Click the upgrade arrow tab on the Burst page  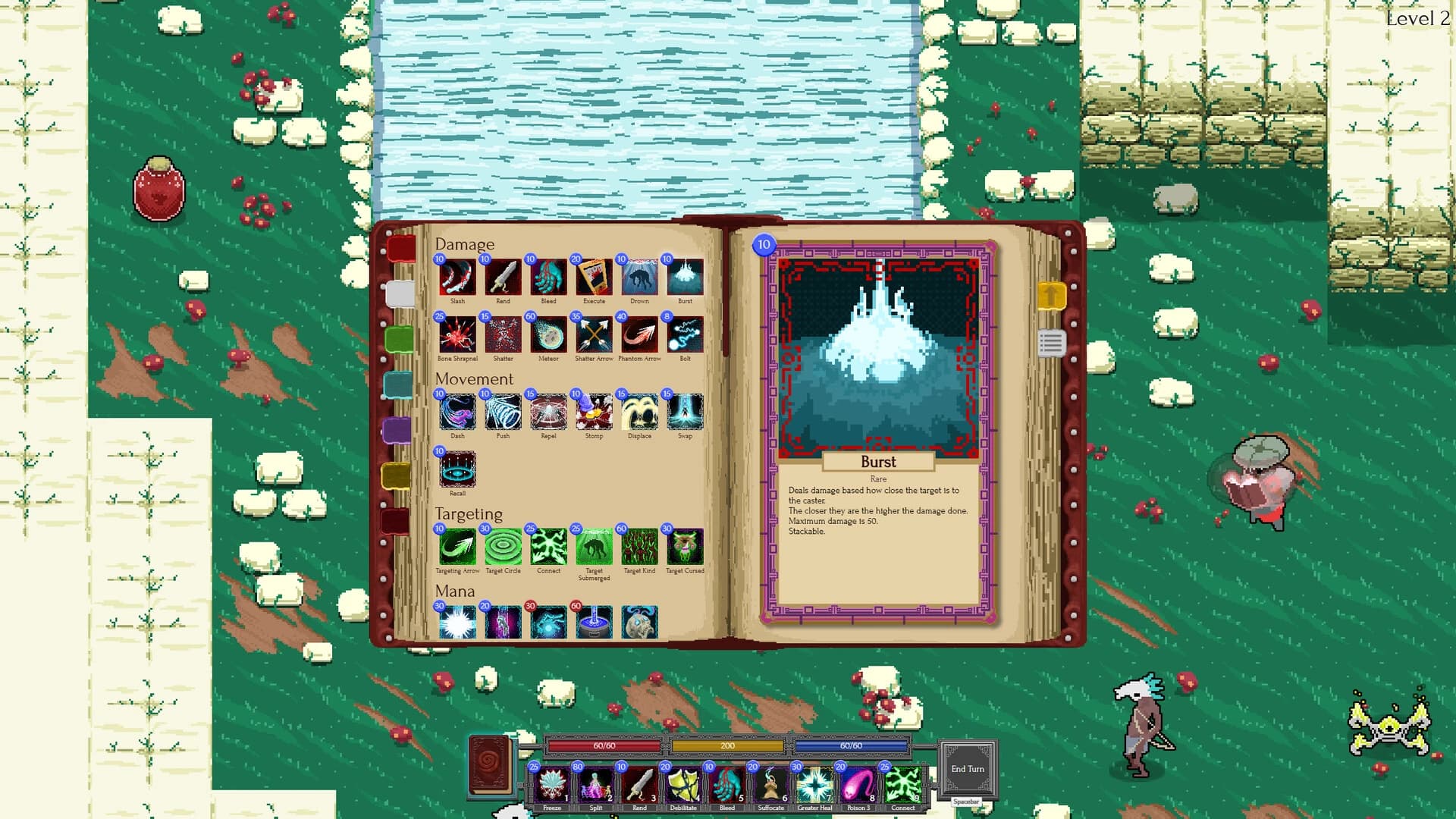click(x=1053, y=296)
